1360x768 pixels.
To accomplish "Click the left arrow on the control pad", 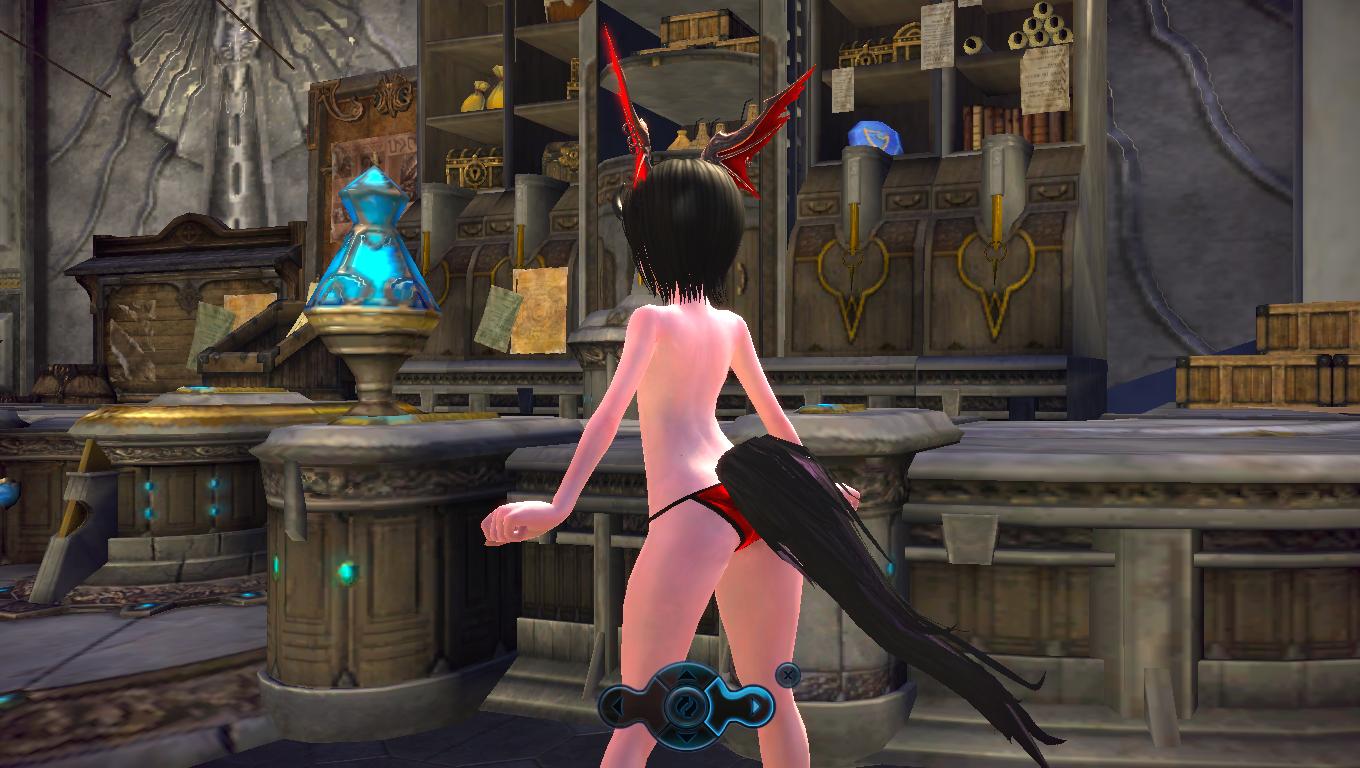I will 617,708.
